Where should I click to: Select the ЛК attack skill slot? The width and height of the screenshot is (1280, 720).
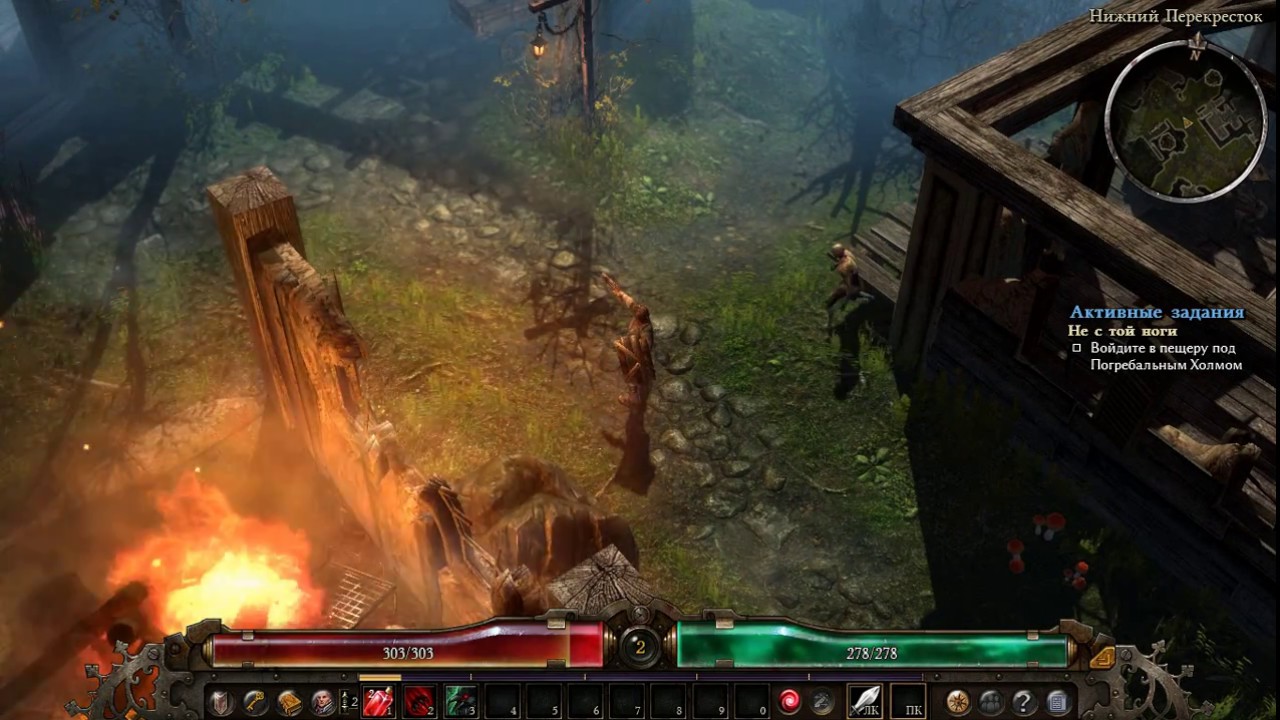click(865, 700)
